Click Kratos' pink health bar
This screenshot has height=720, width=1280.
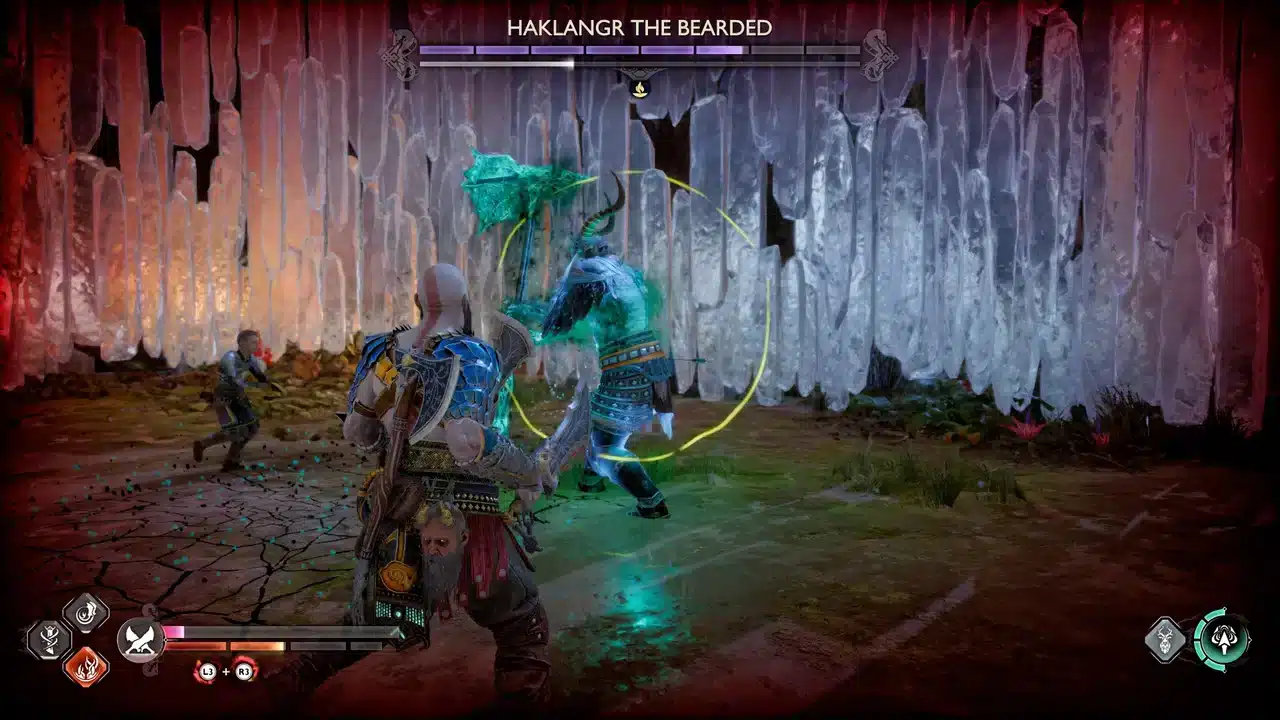[173, 631]
